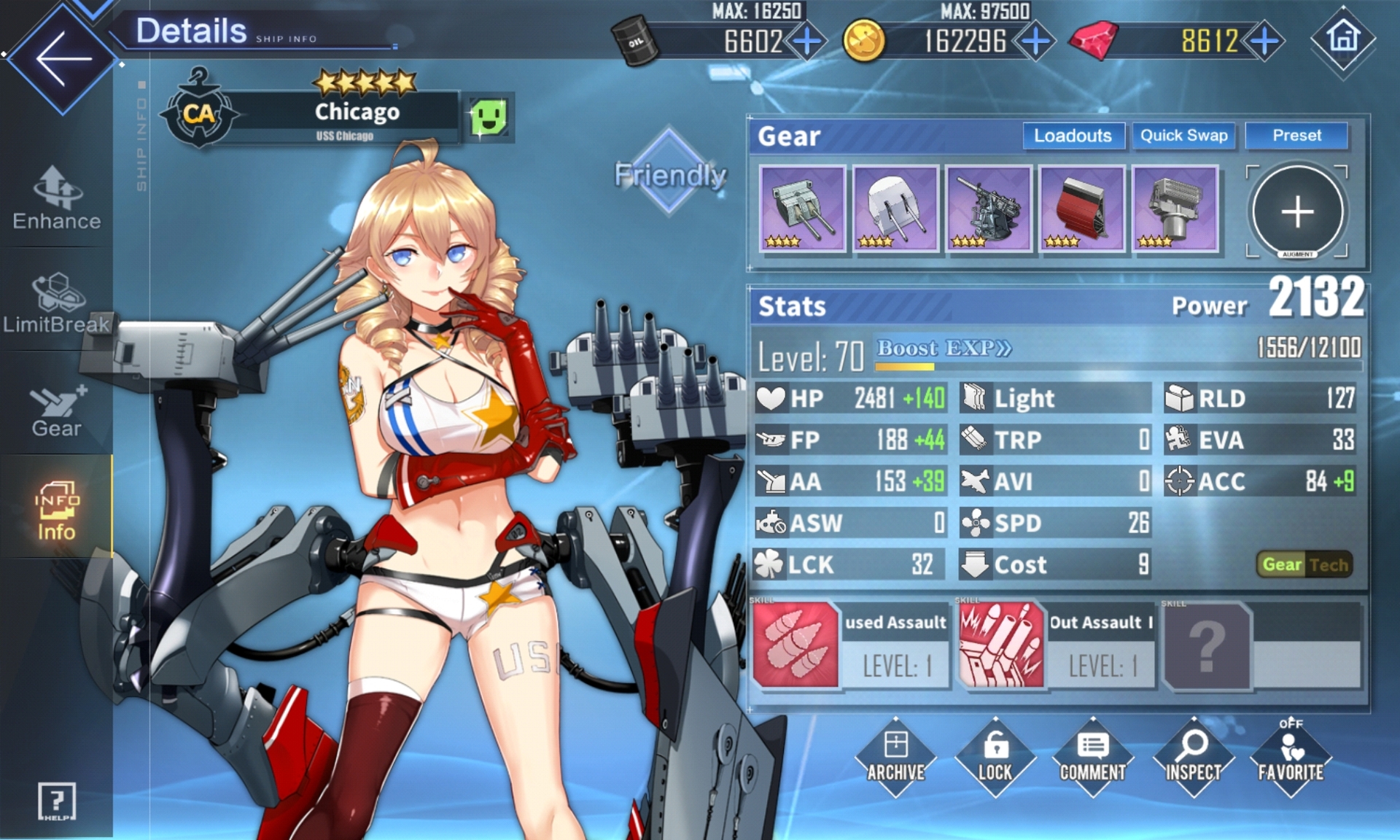Open the Gear side tab
The image size is (1400, 840).
pos(57,411)
